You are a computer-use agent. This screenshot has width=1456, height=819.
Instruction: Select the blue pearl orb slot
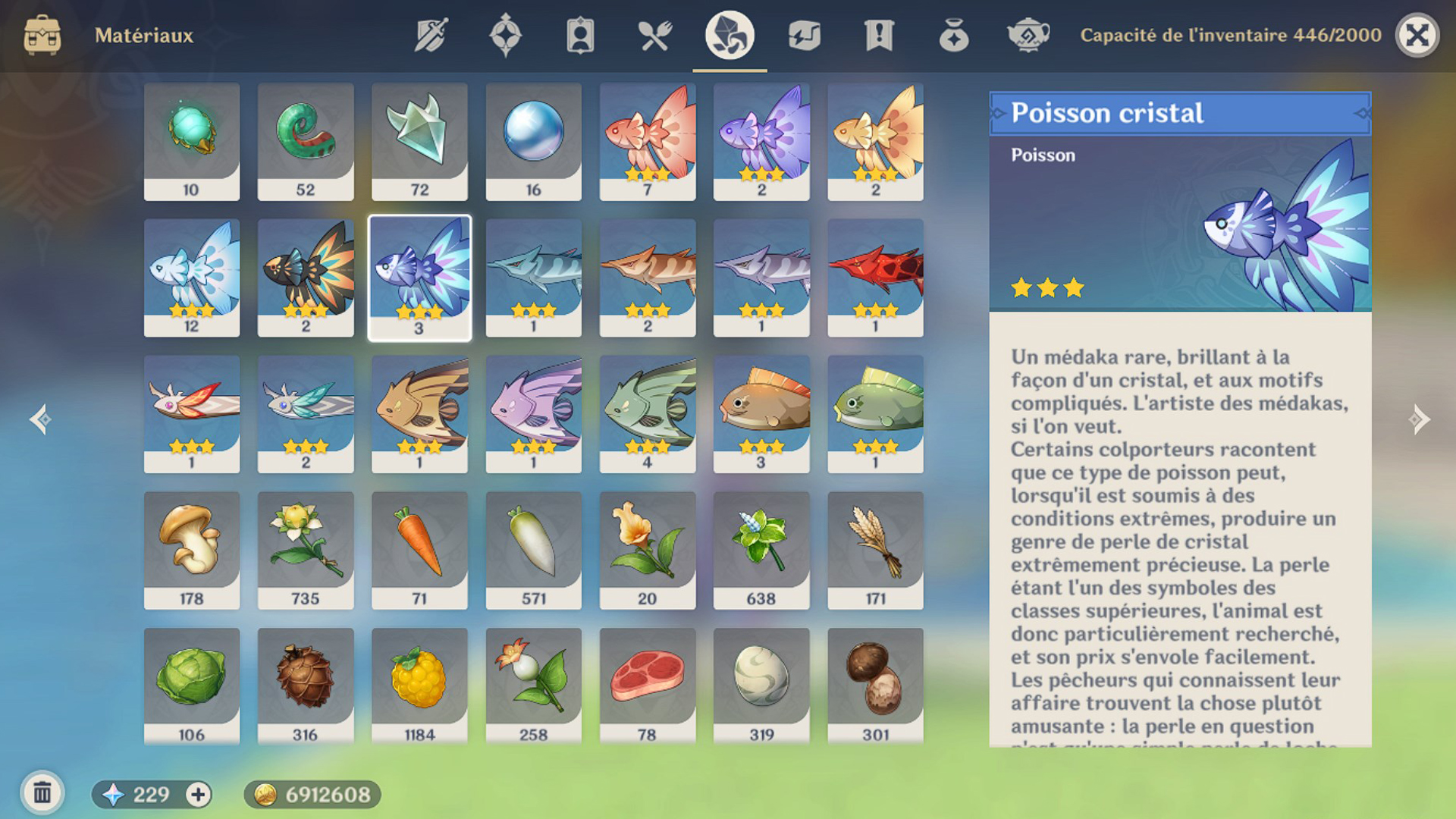coord(533,141)
